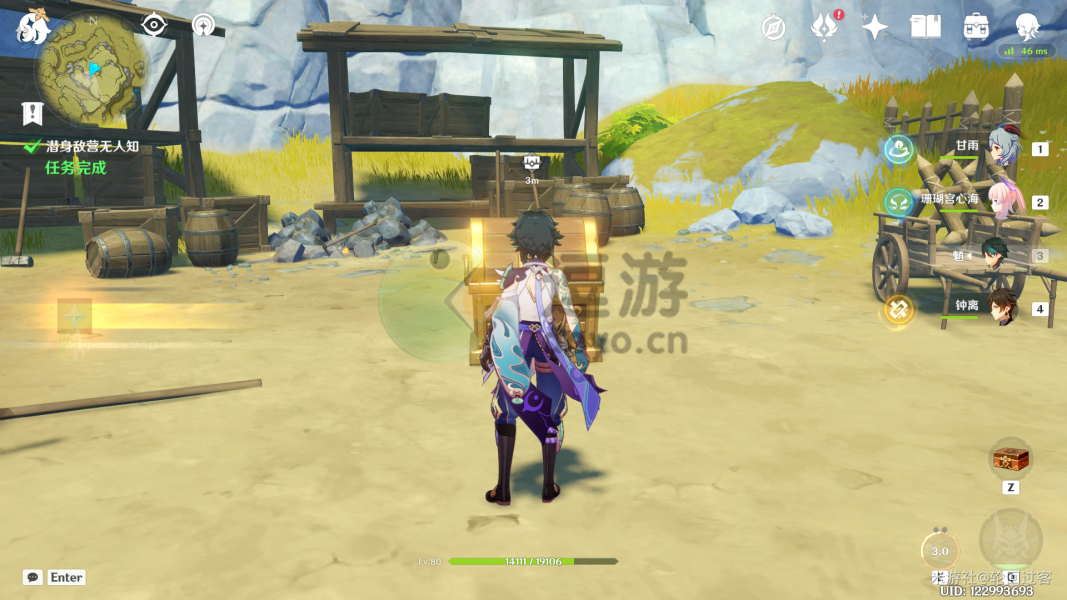Open the Paimon main menu

coord(33,28)
